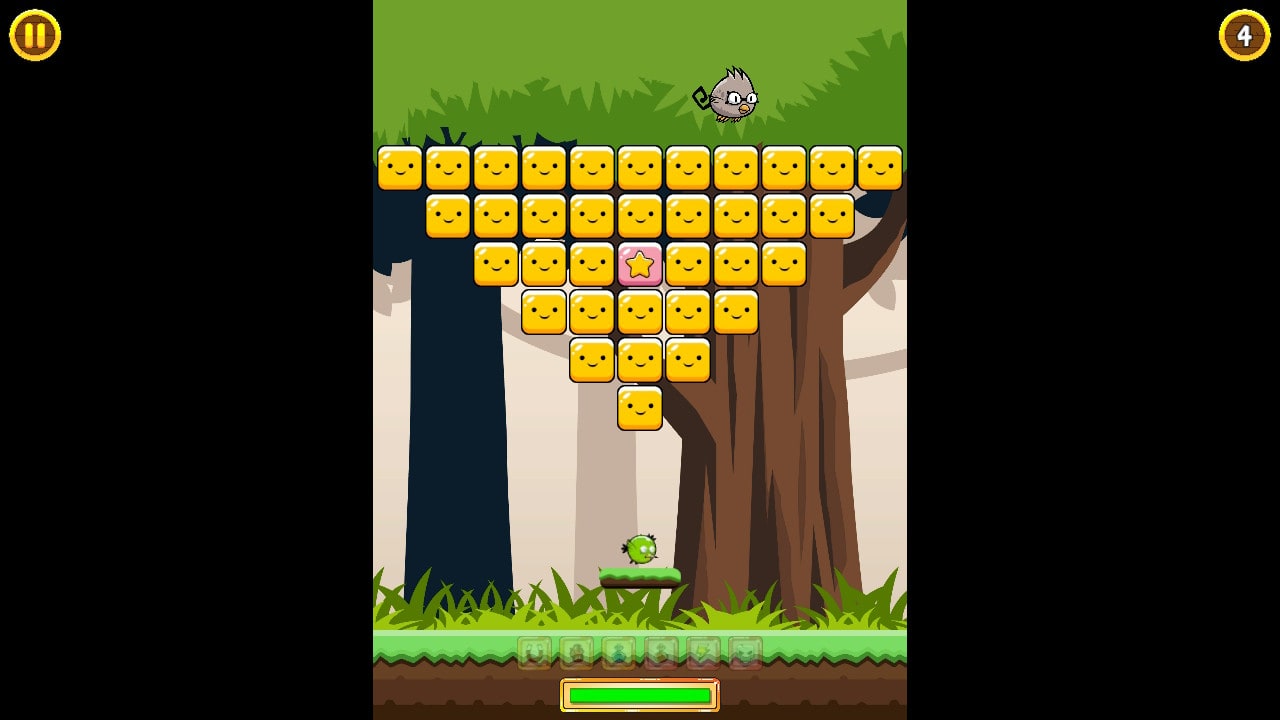The image size is (1280, 720).
Task: Select the second creature icon at the bottom
Action: click(577, 652)
